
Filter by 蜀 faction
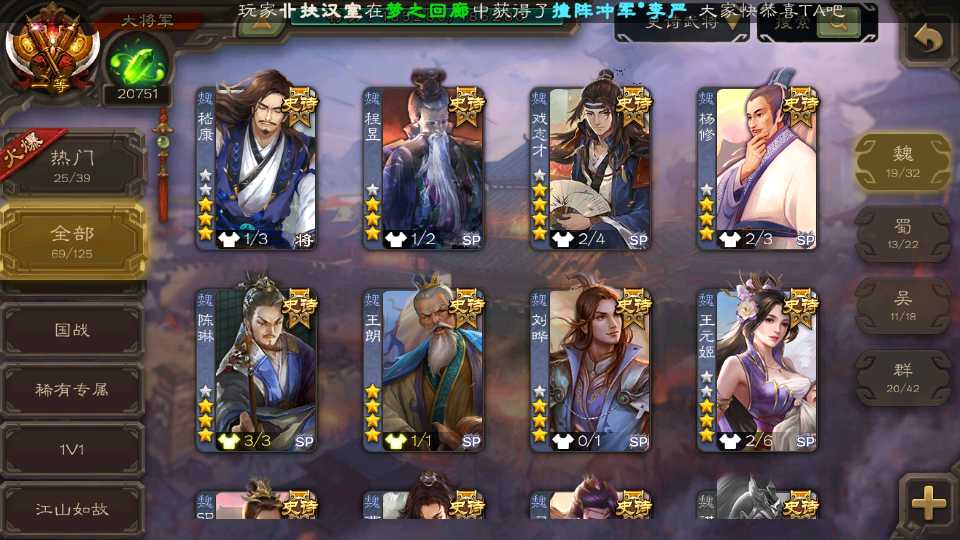point(902,234)
